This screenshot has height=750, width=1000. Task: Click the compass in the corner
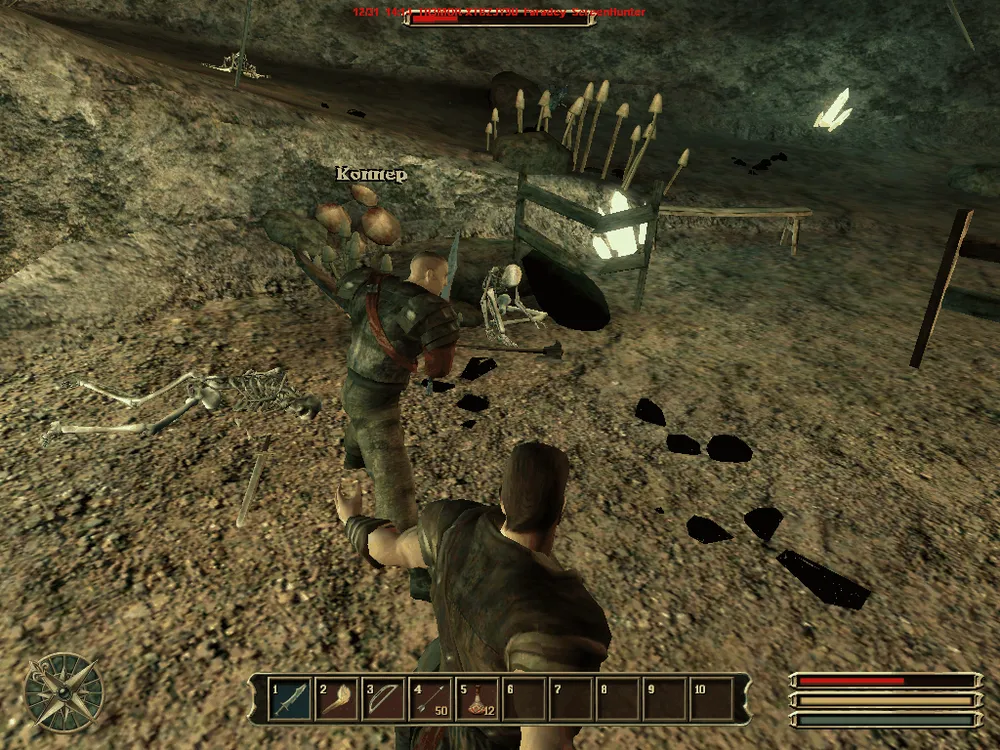(63, 692)
